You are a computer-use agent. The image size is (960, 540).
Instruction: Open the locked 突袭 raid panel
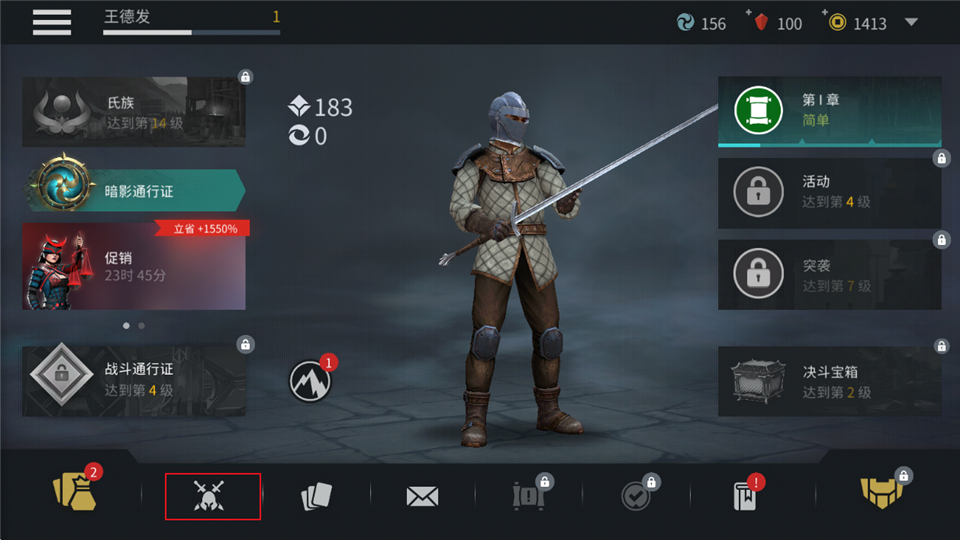pyautogui.click(x=829, y=275)
